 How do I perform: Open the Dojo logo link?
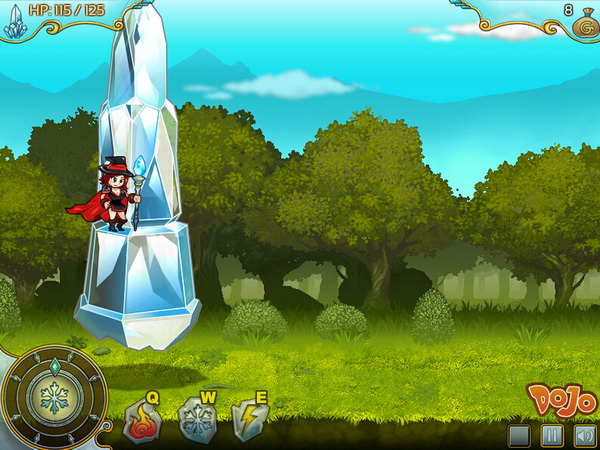tap(561, 400)
